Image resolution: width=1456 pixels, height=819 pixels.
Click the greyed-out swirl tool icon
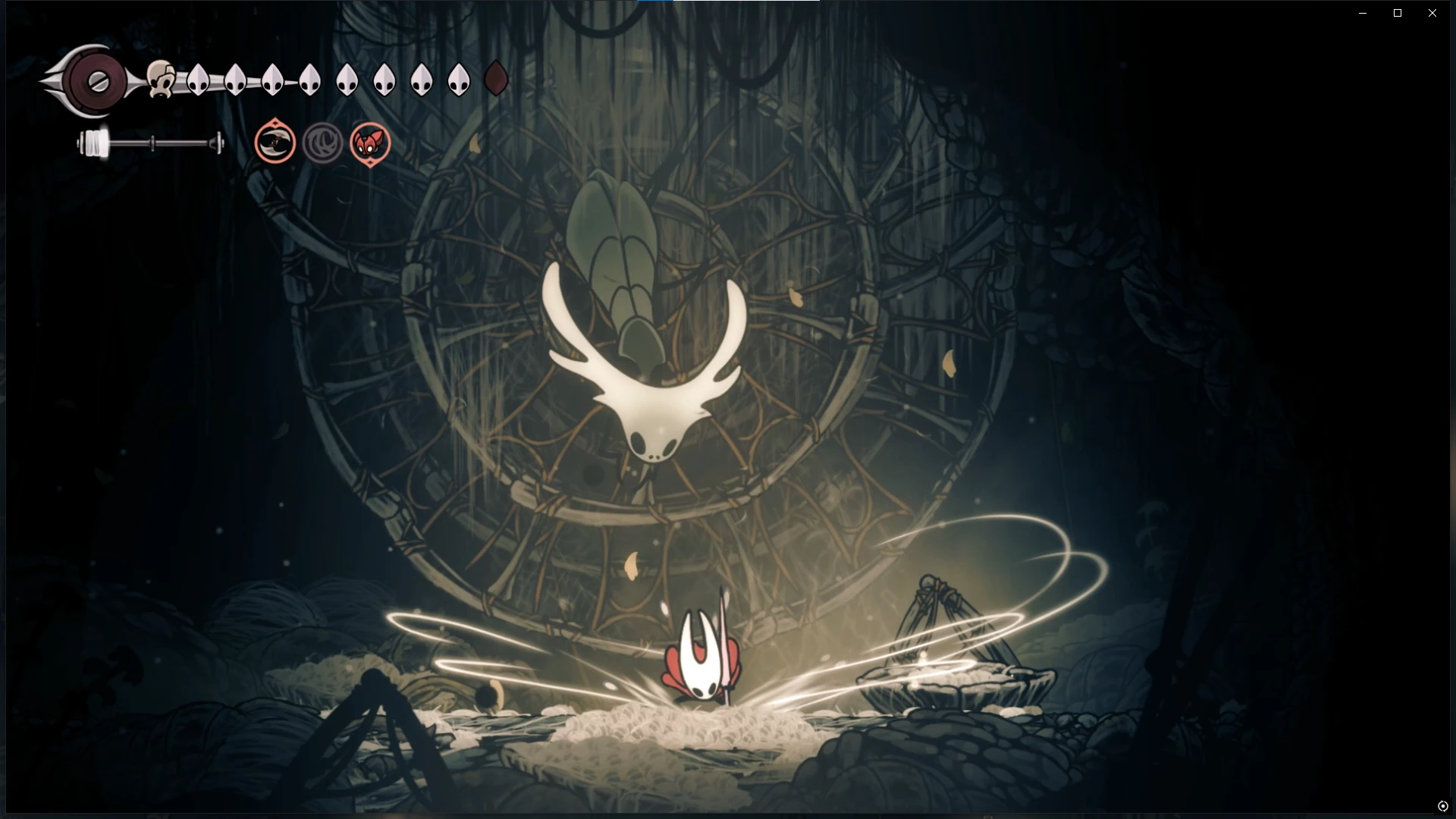tap(322, 143)
